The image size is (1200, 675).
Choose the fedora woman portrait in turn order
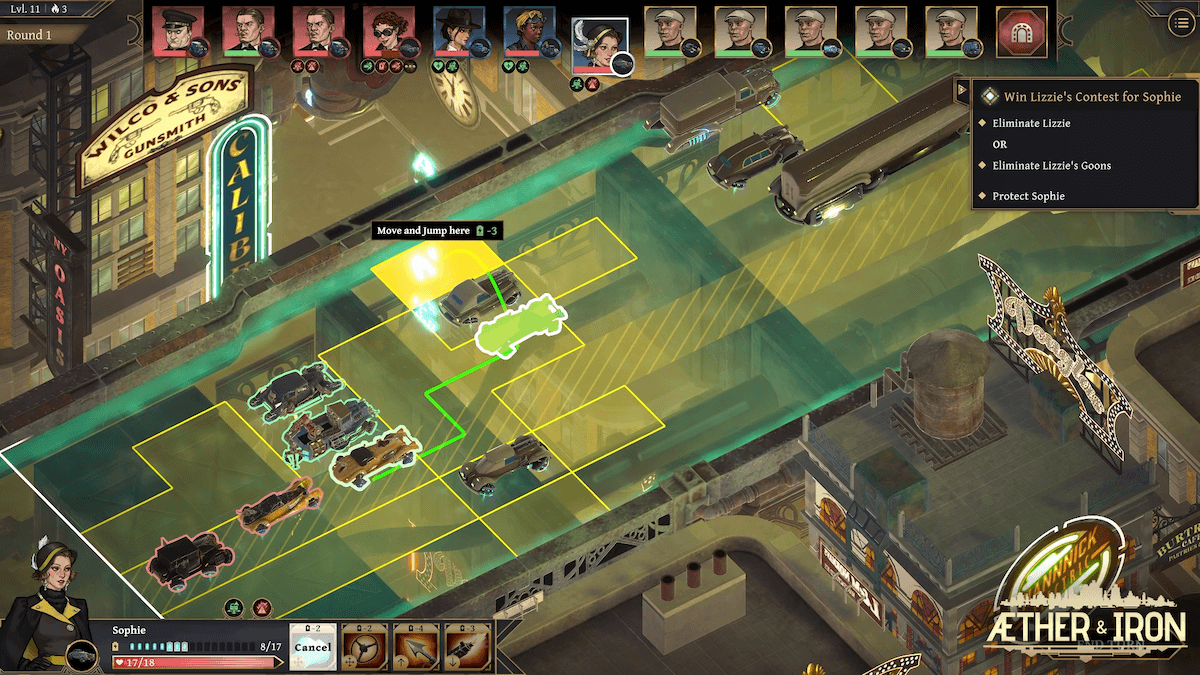(x=457, y=31)
